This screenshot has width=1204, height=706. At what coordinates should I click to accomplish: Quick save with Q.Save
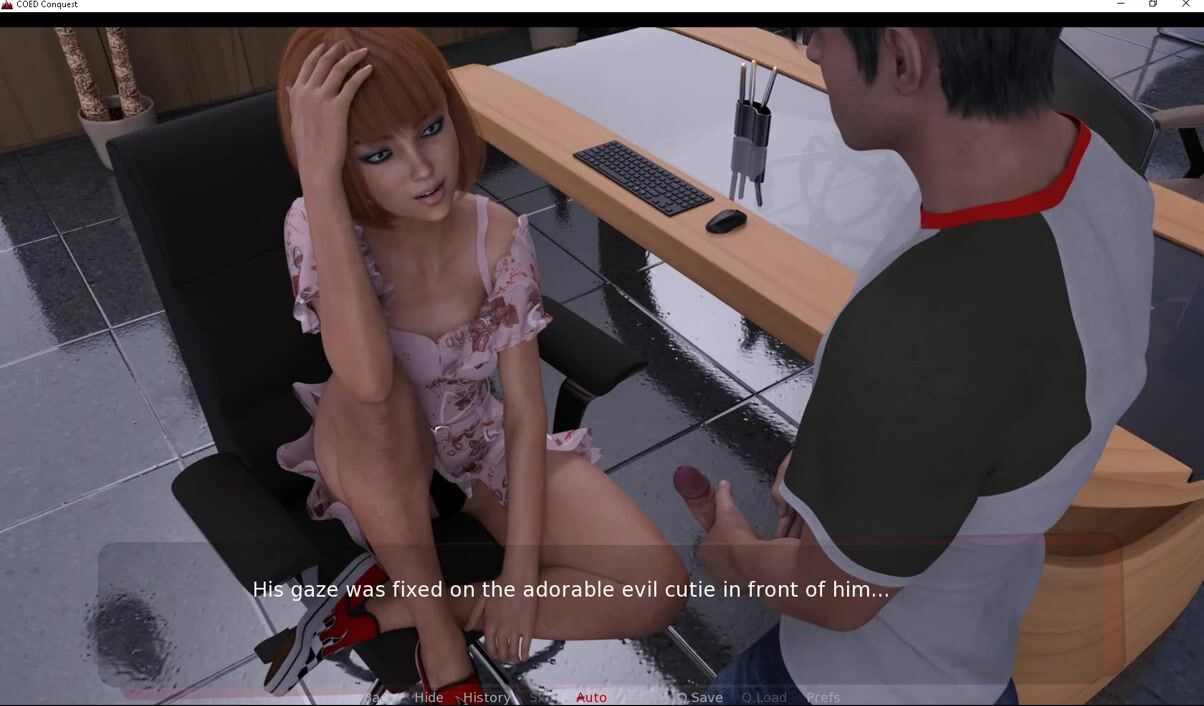[x=700, y=697]
